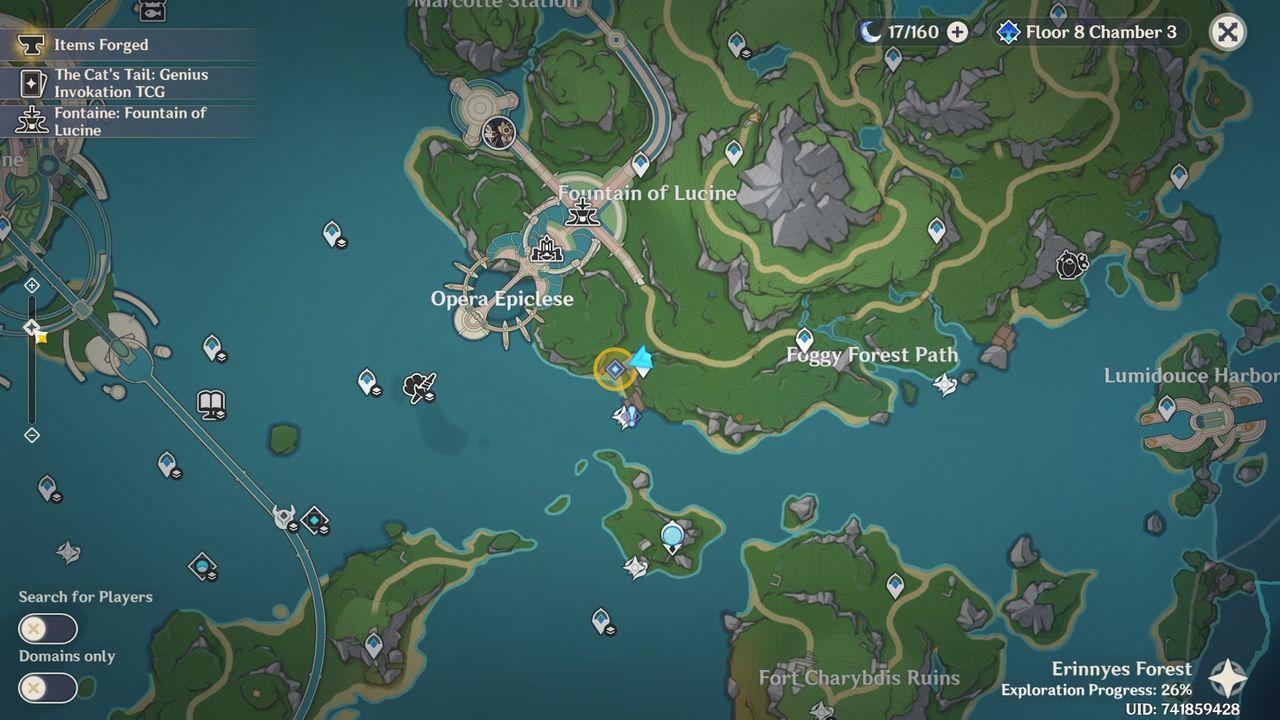Select Fontaine: Fountain of Lucine entry

point(130,121)
